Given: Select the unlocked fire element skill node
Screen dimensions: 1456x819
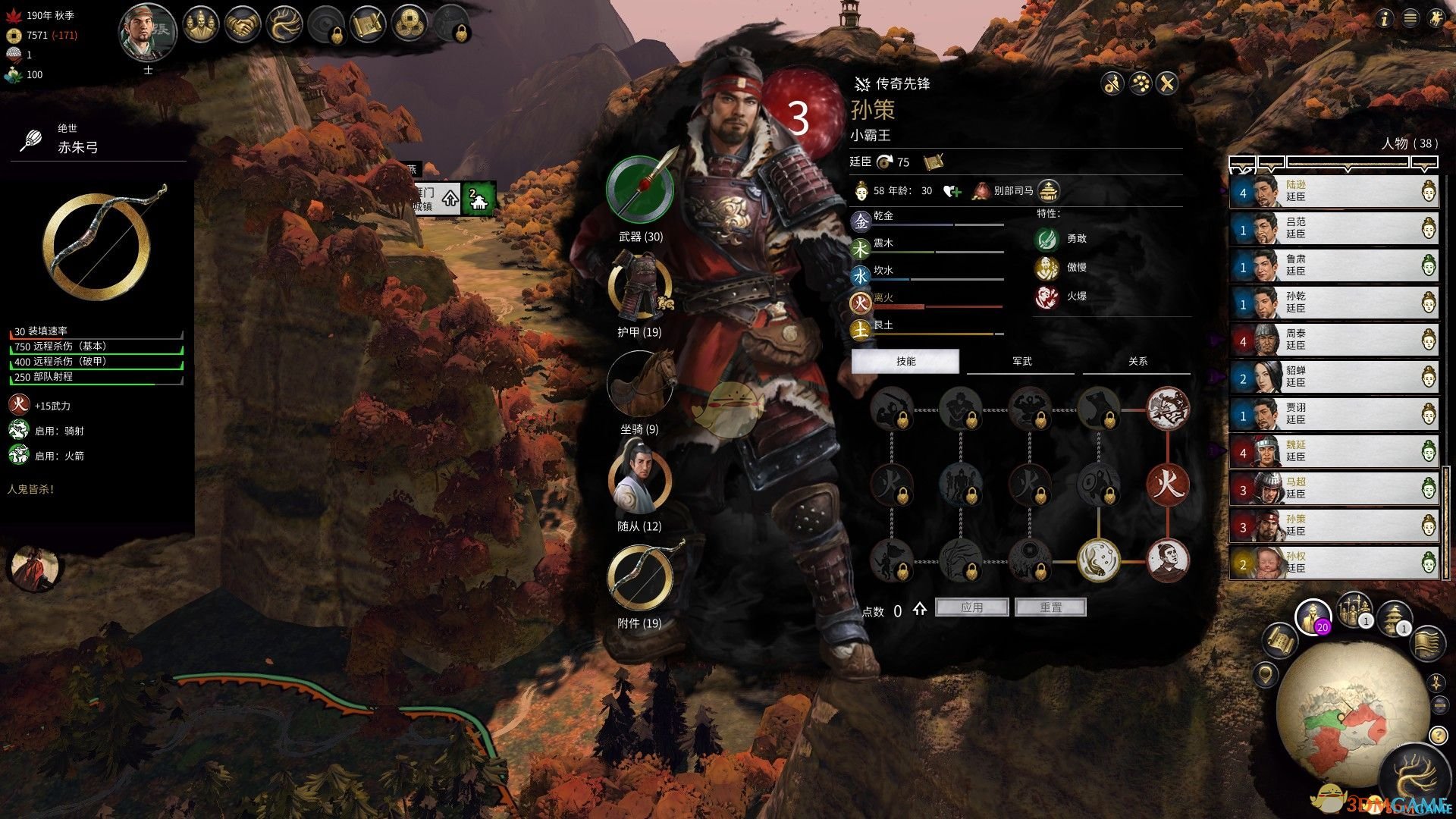Looking at the screenshot, I should point(1167,483).
